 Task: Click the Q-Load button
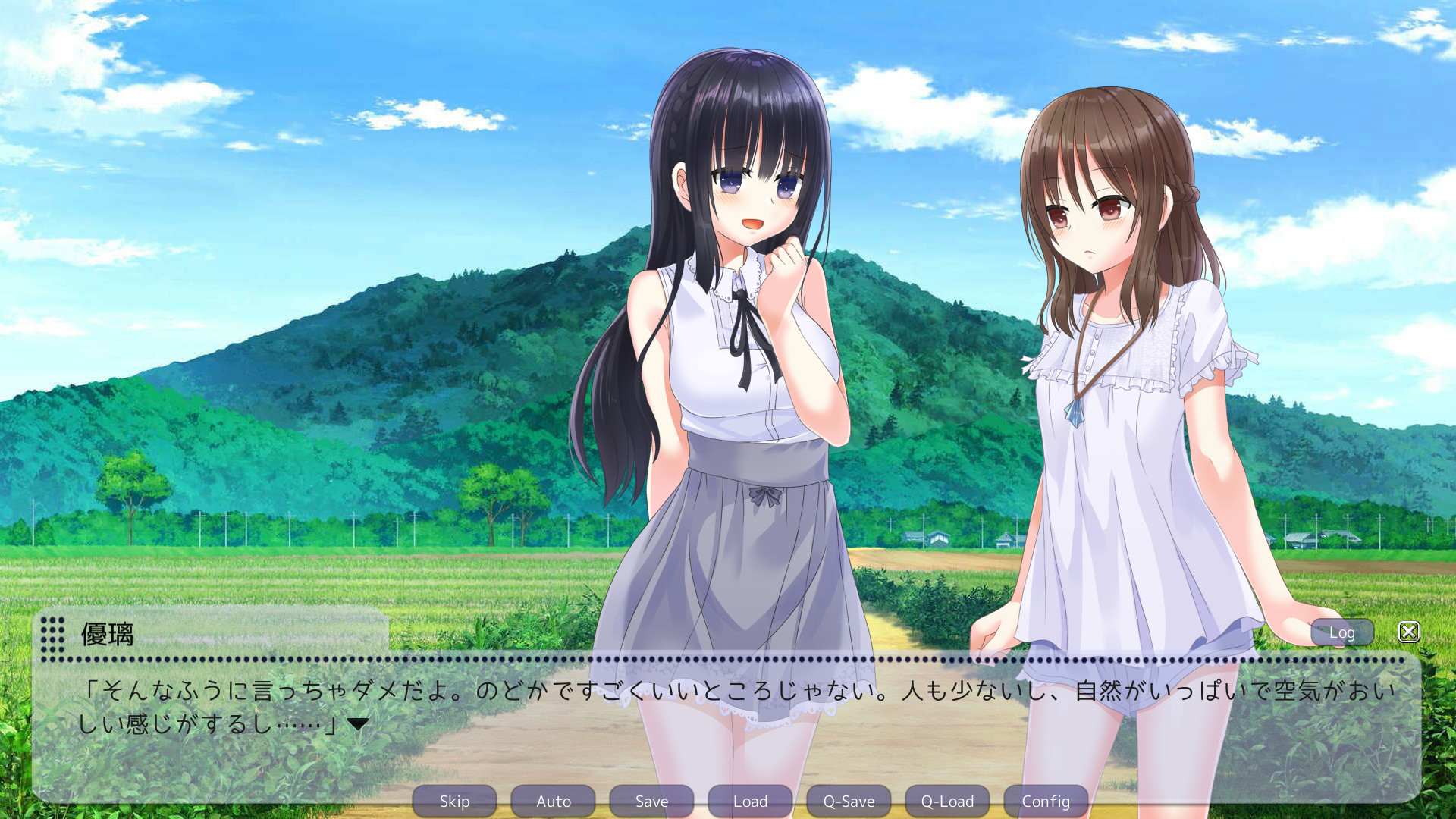click(947, 801)
